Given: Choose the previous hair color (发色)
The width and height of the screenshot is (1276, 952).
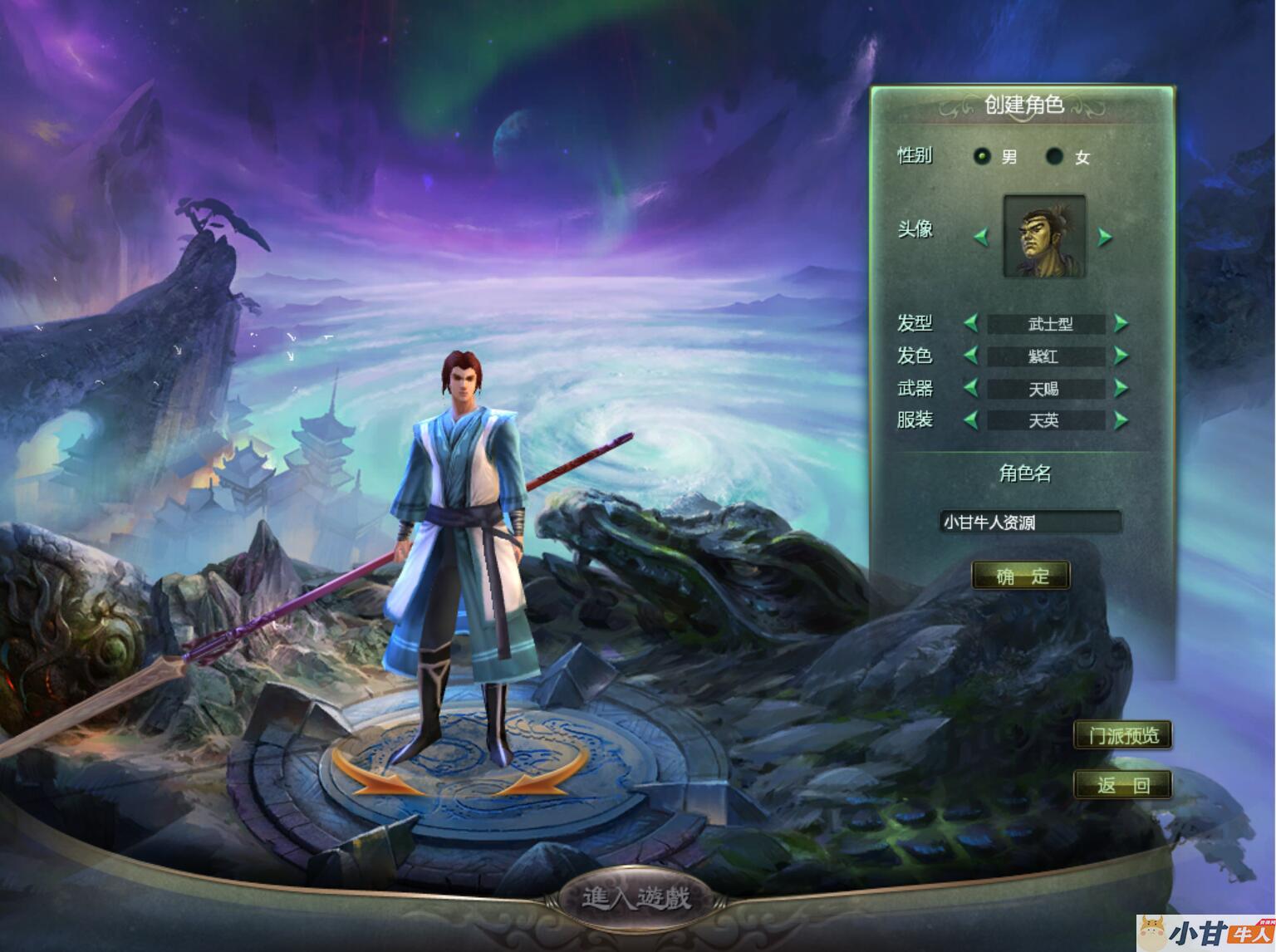Looking at the screenshot, I should [x=970, y=356].
